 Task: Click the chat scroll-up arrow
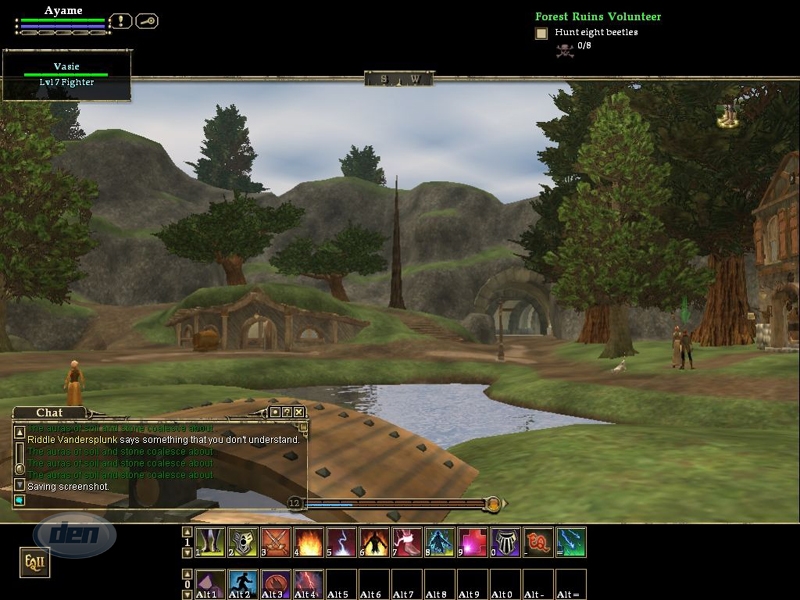(x=19, y=432)
